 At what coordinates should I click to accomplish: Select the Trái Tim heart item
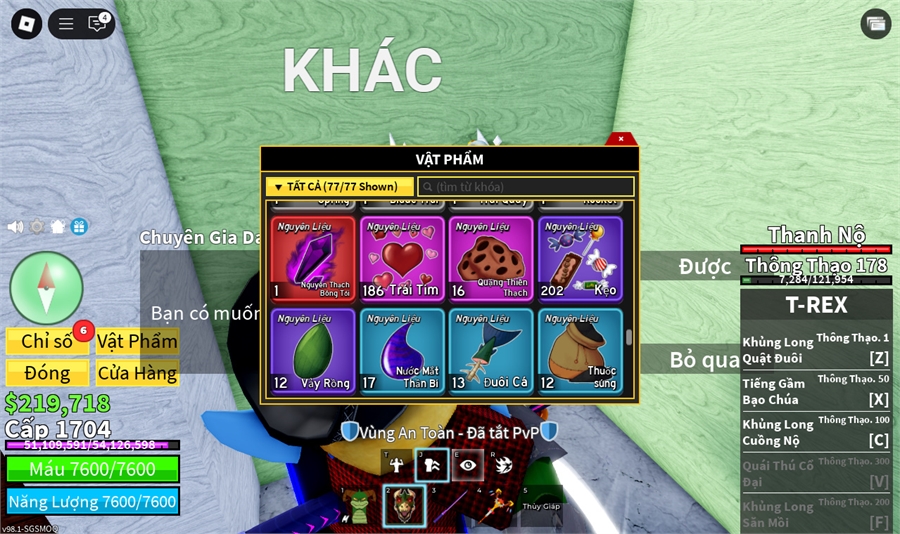coord(401,259)
